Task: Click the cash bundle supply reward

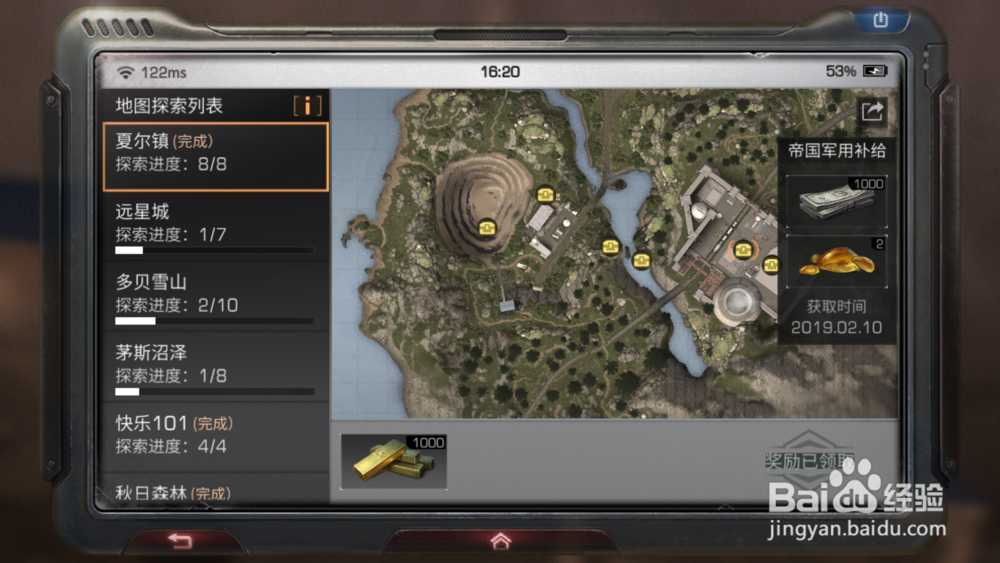Action: point(836,202)
